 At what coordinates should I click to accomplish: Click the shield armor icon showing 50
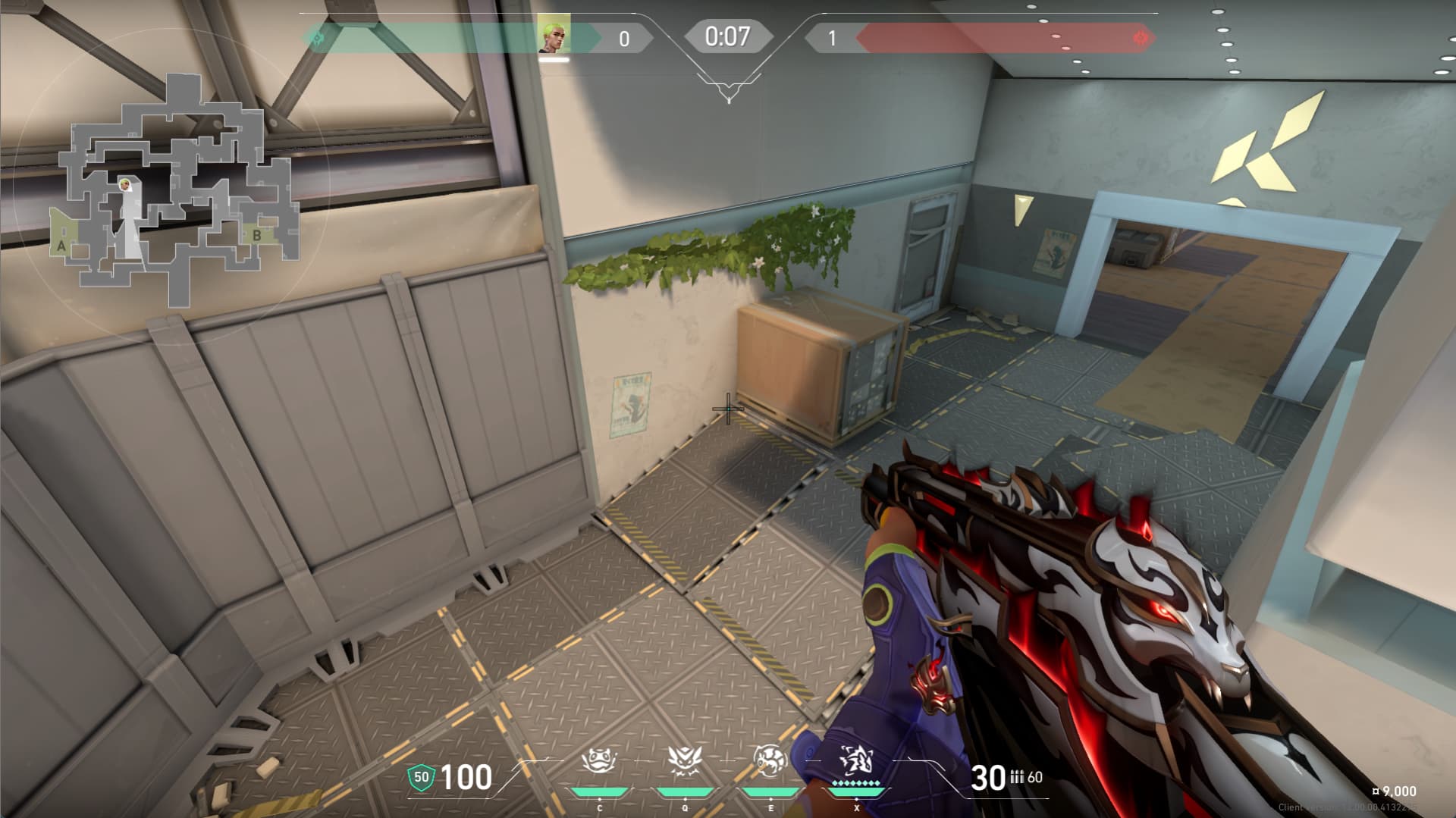pos(421,777)
